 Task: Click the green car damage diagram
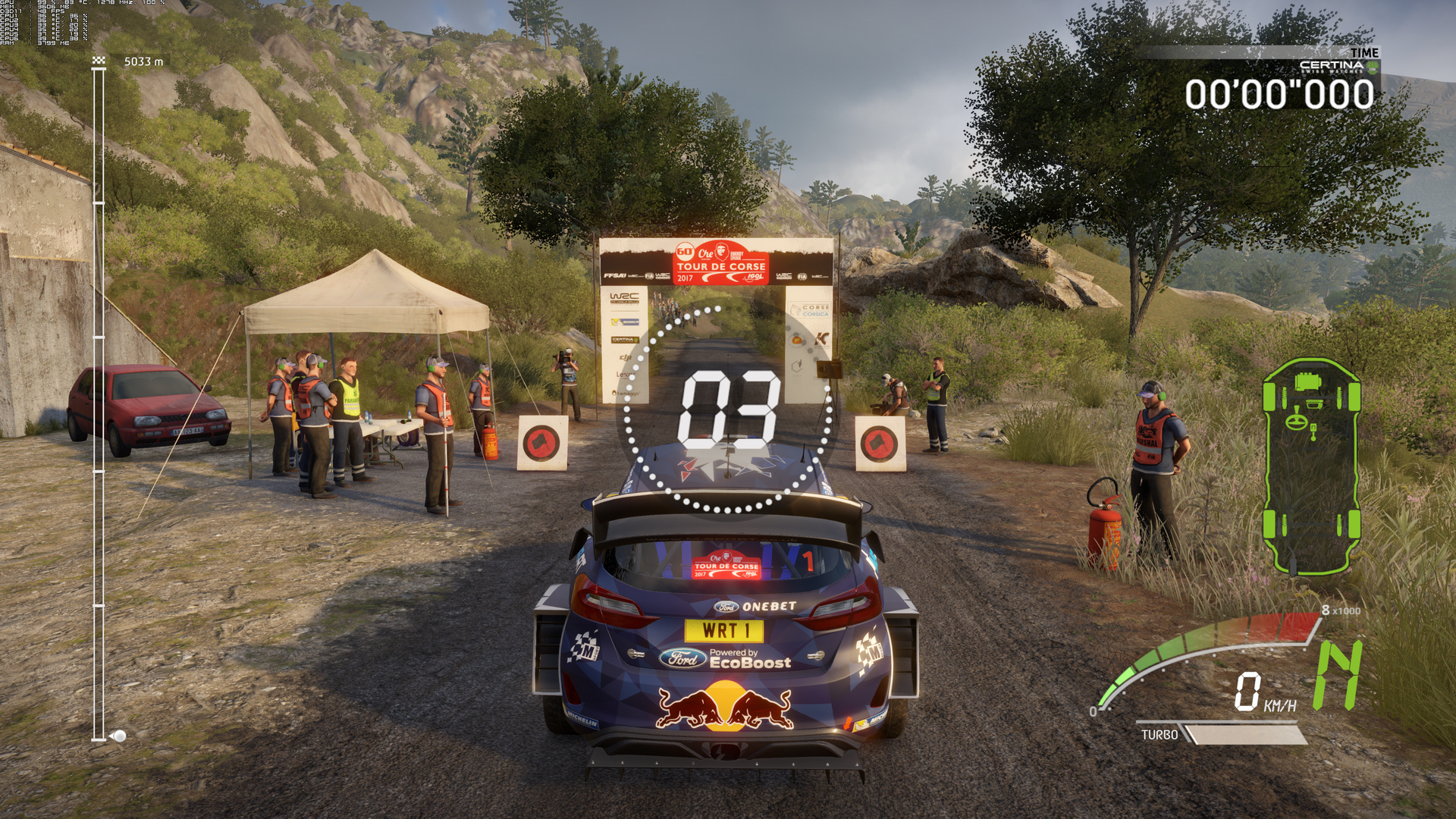[1311, 466]
